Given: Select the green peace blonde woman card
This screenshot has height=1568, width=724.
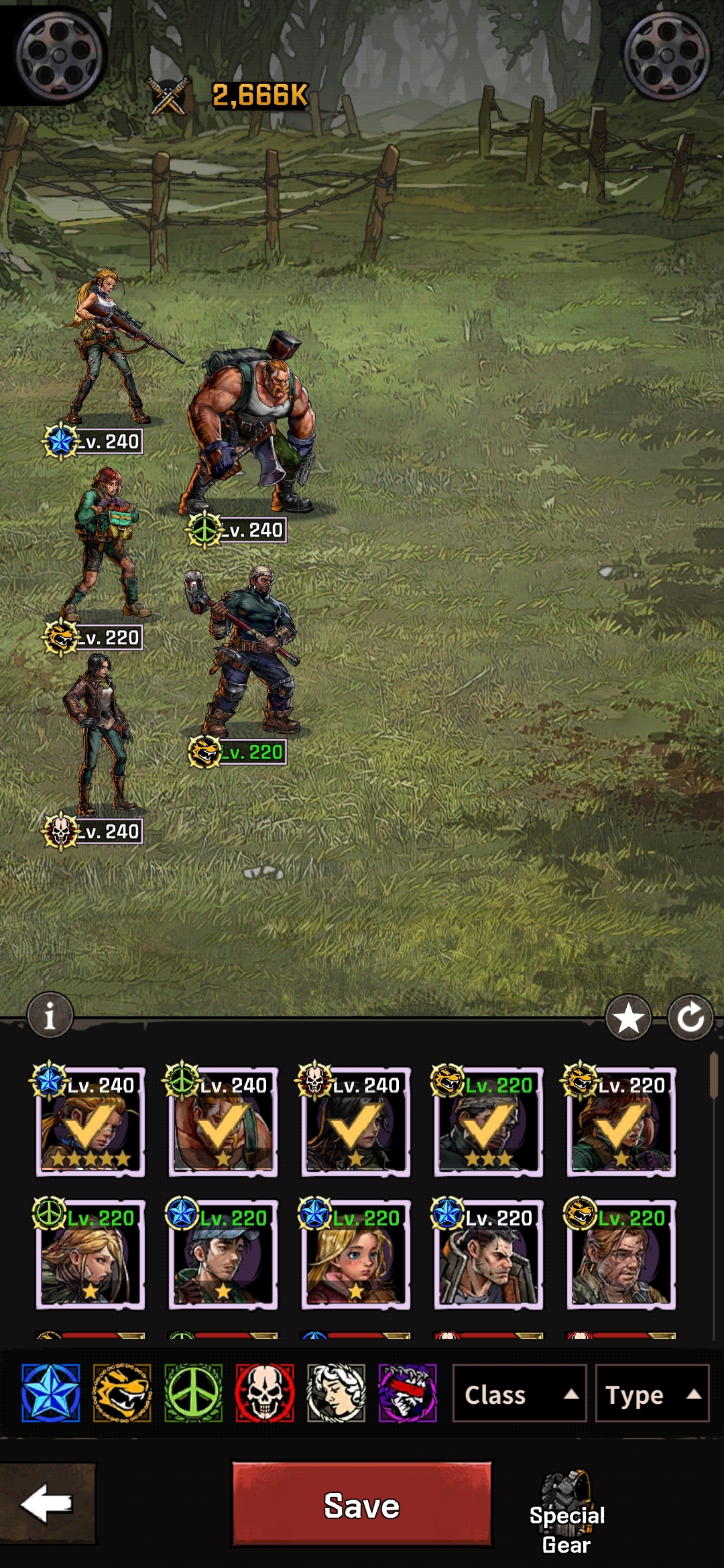Looking at the screenshot, I should tap(90, 1254).
